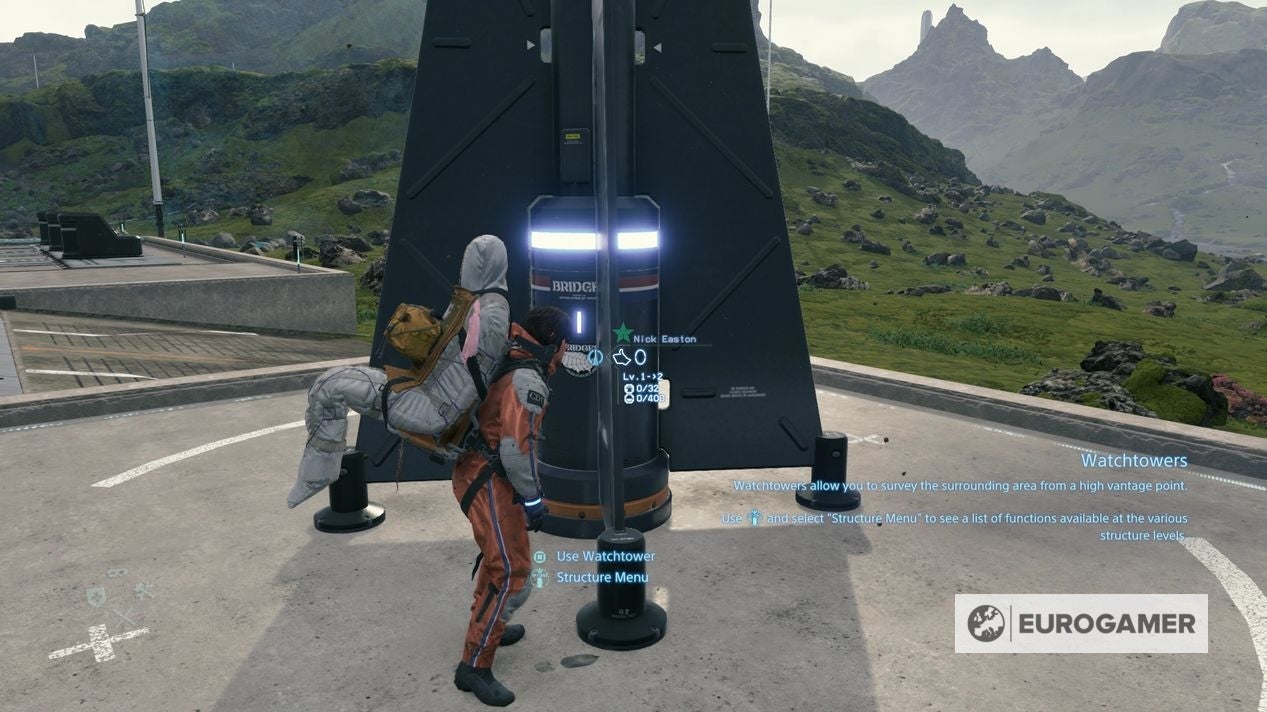The width and height of the screenshot is (1267, 712).
Task: Click the Eurogamer logo watermark
Action: click(x=1080, y=624)
